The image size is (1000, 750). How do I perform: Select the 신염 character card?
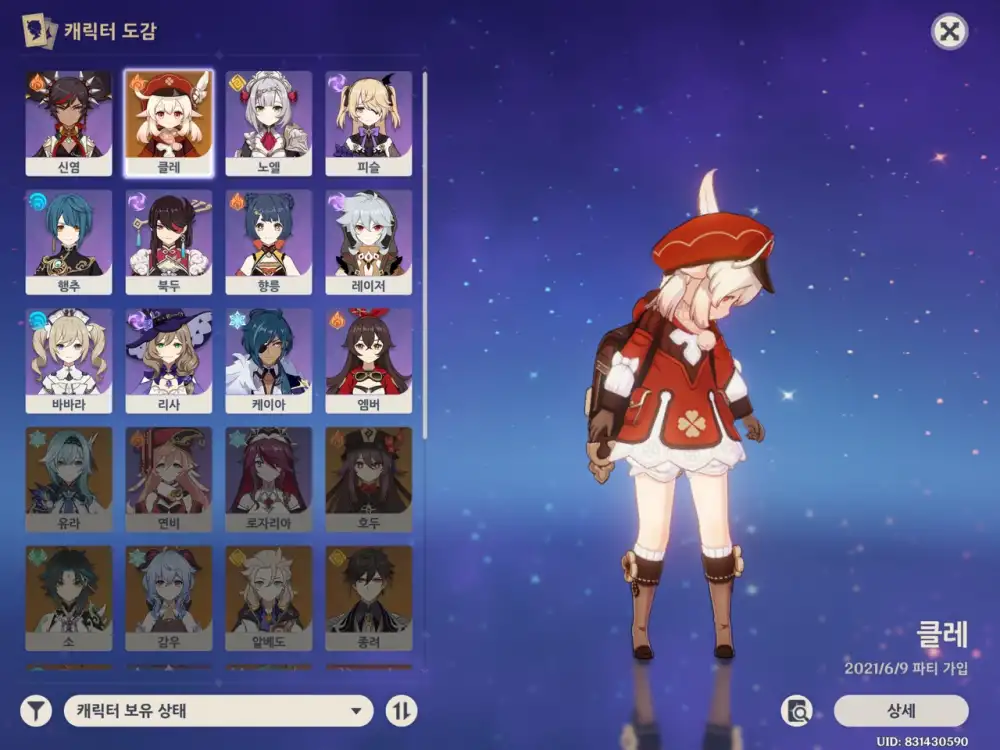[69, 122]
